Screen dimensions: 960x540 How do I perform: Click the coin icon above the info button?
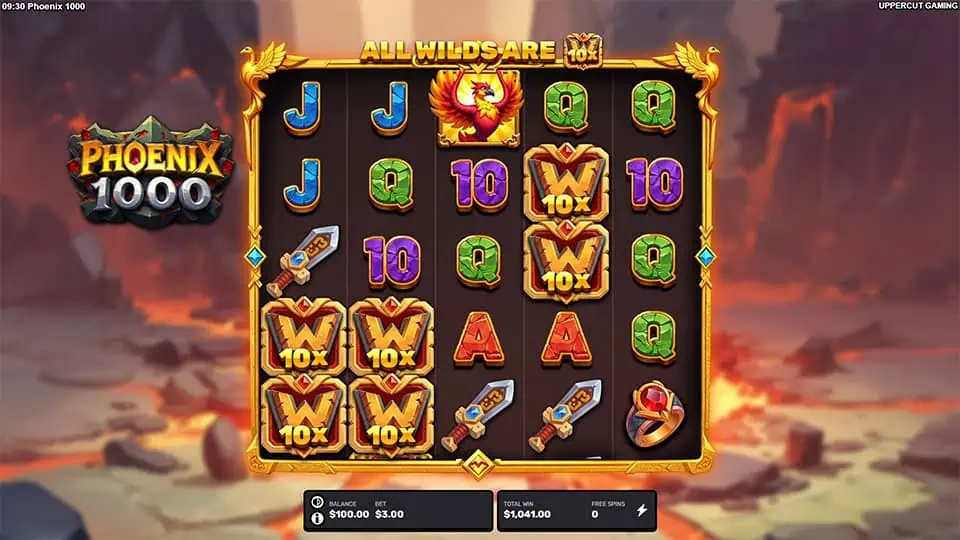coord(317,502)
